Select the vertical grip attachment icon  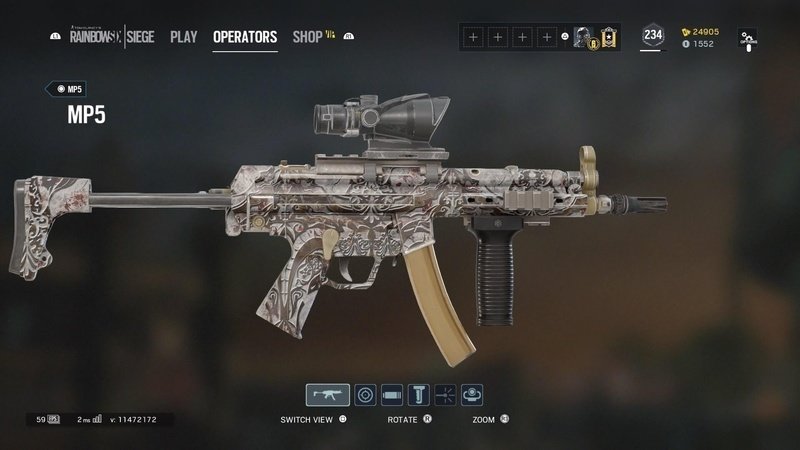click(419, 395)
